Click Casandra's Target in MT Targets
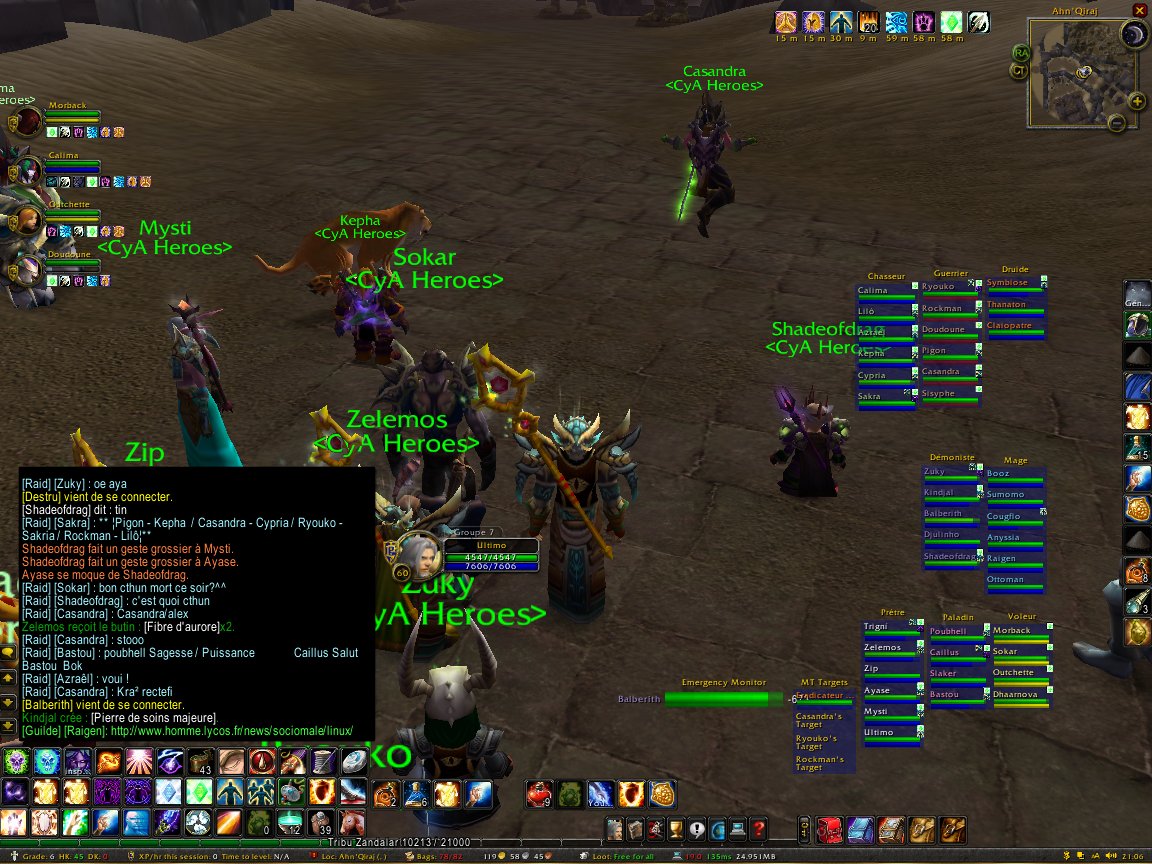 (819, 720)
